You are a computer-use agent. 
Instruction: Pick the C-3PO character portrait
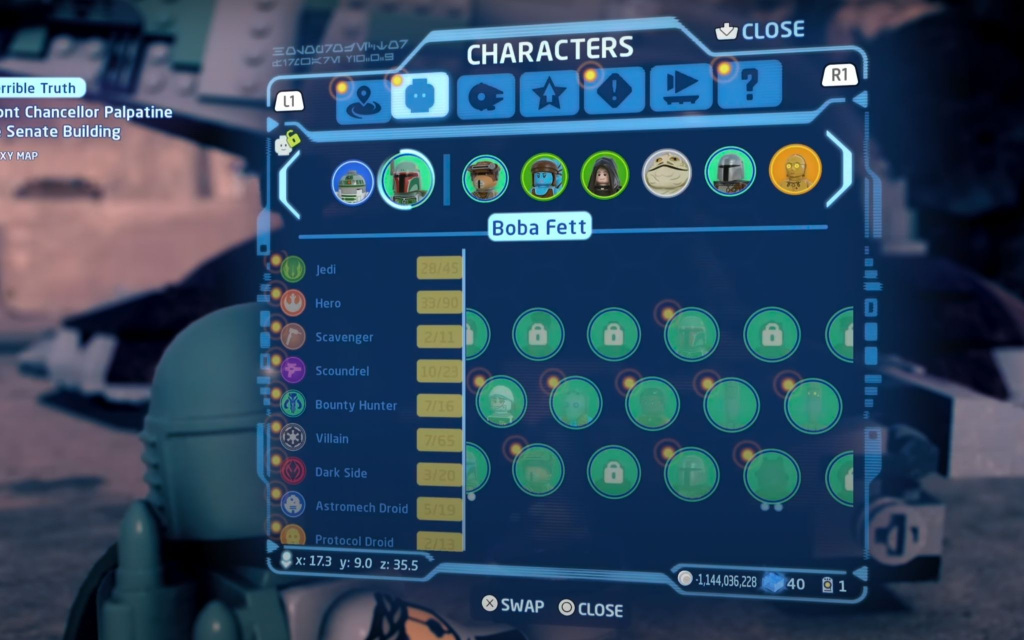(x=795, y=170)
